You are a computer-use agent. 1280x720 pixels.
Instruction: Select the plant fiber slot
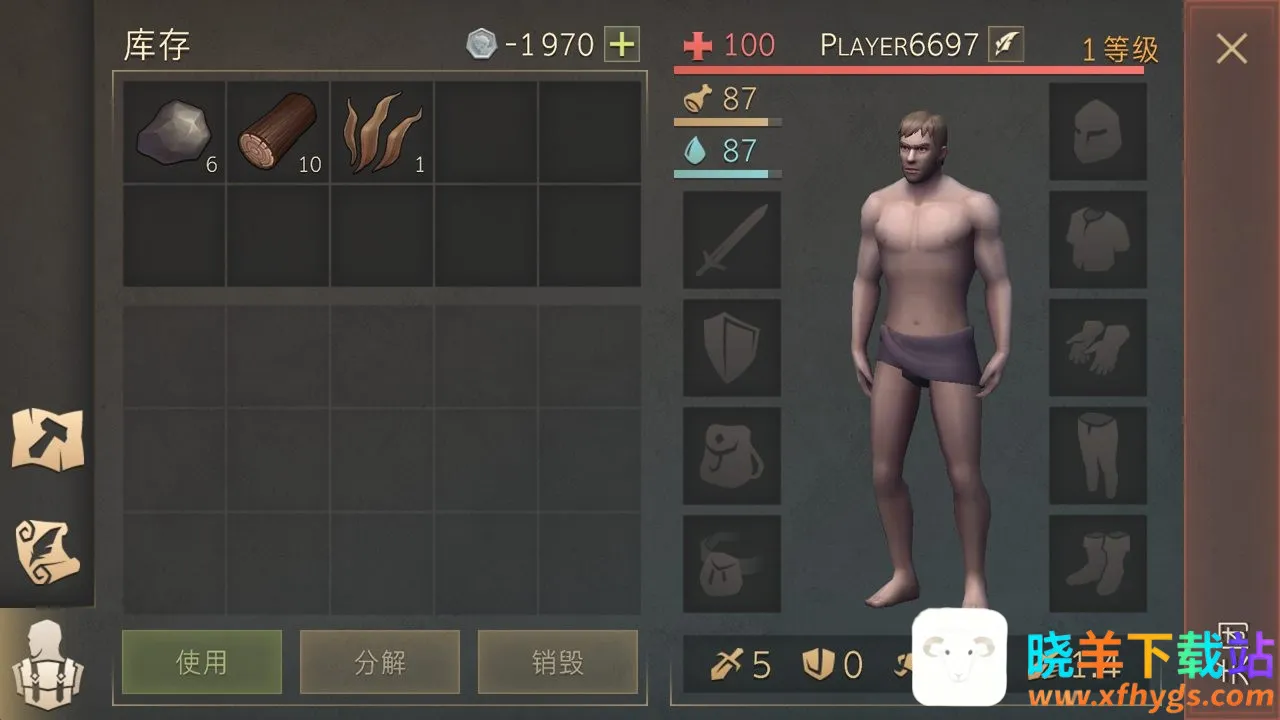coord(383,133)
